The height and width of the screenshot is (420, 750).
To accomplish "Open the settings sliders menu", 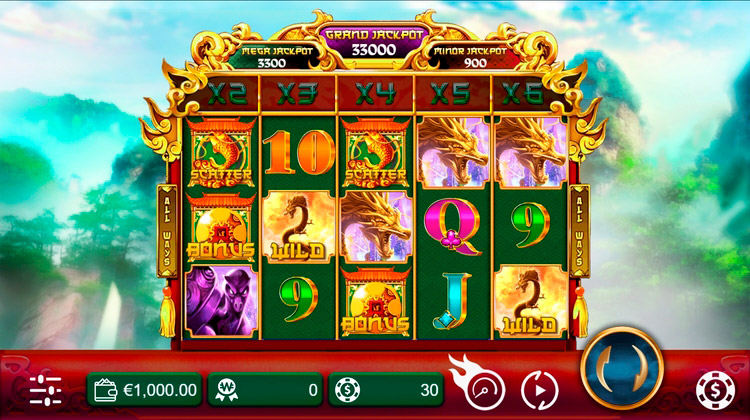I will [x=45, y=389].
